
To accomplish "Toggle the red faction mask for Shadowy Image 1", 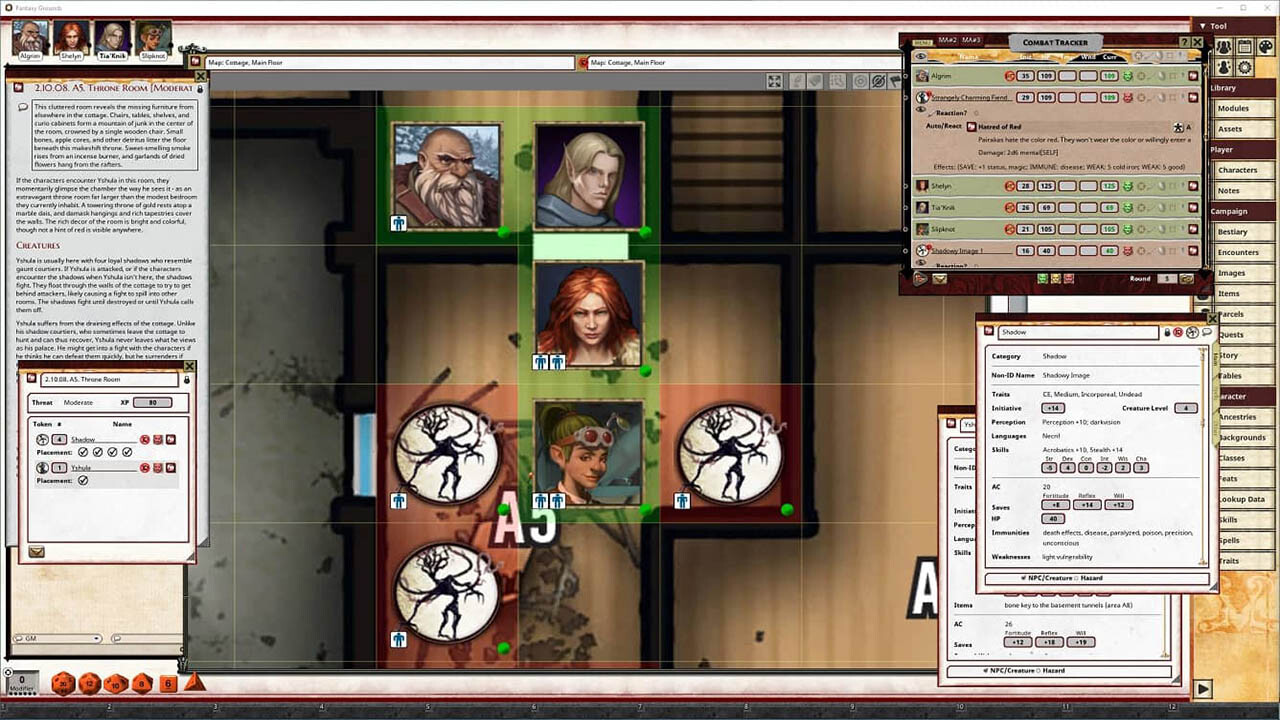I will point(1129,249).
